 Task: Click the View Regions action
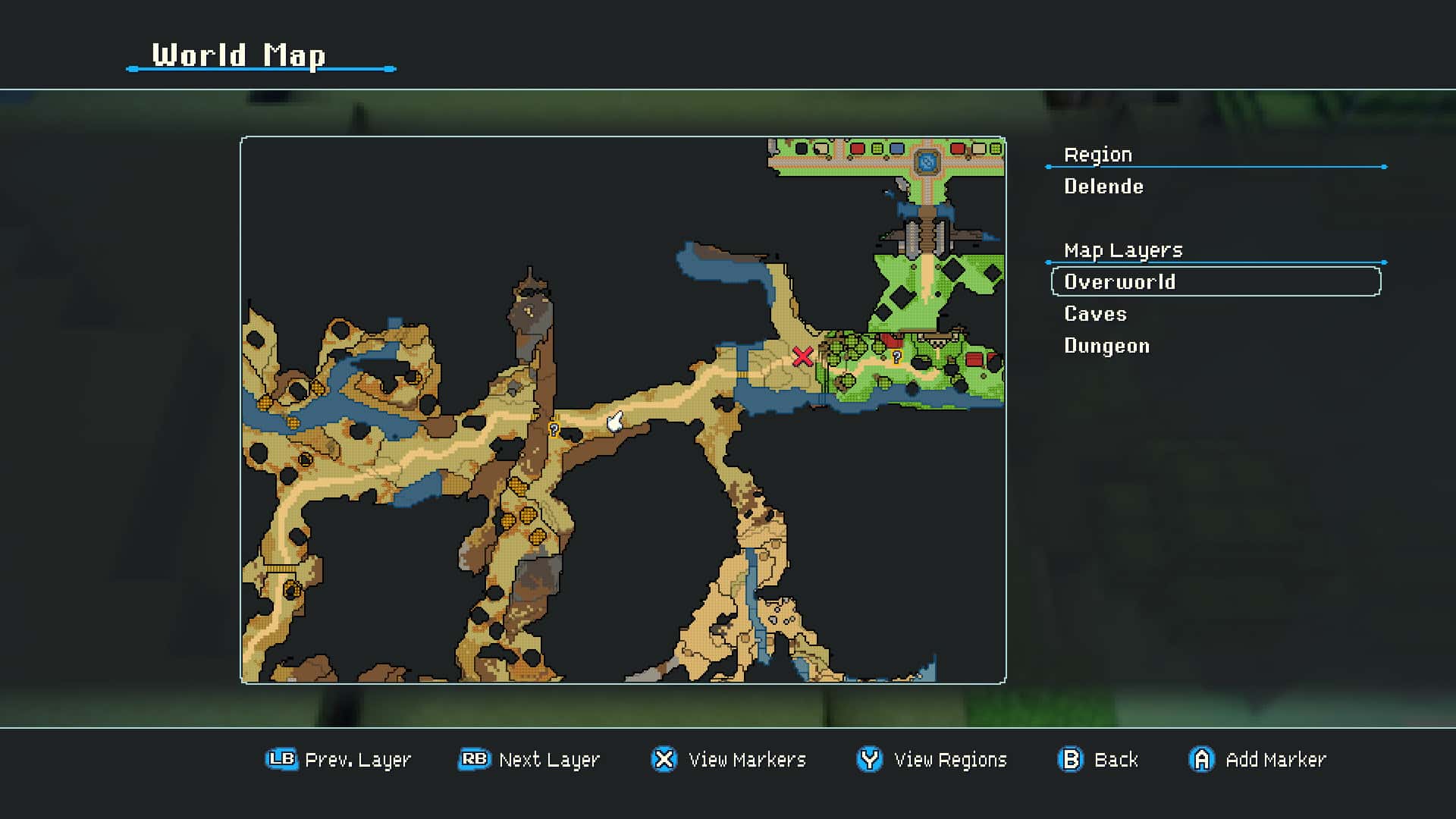(x=950, y=759)
